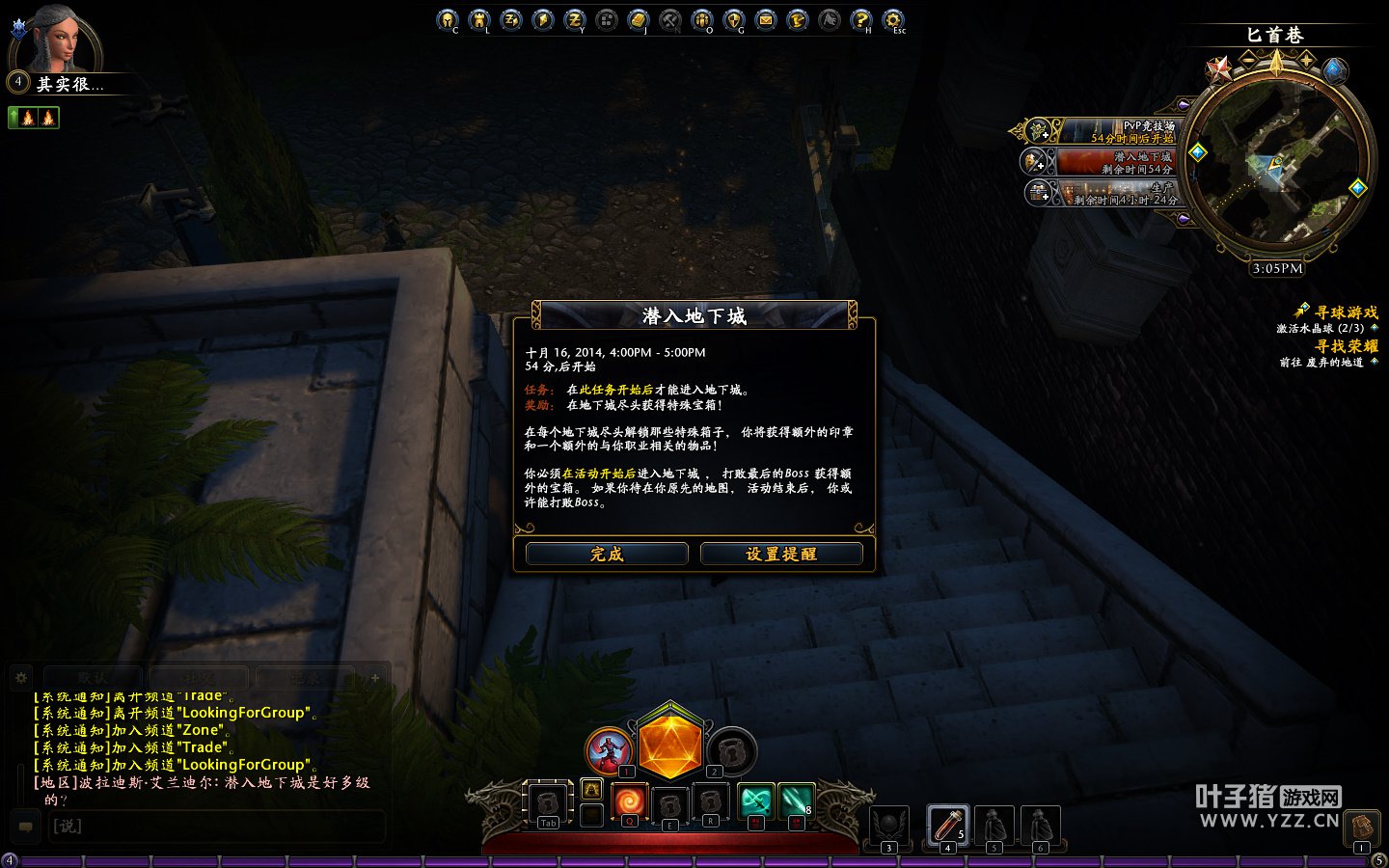Open the gear settings menu icon
This screenshot has width=1389, height=868.
pos(893,19)
